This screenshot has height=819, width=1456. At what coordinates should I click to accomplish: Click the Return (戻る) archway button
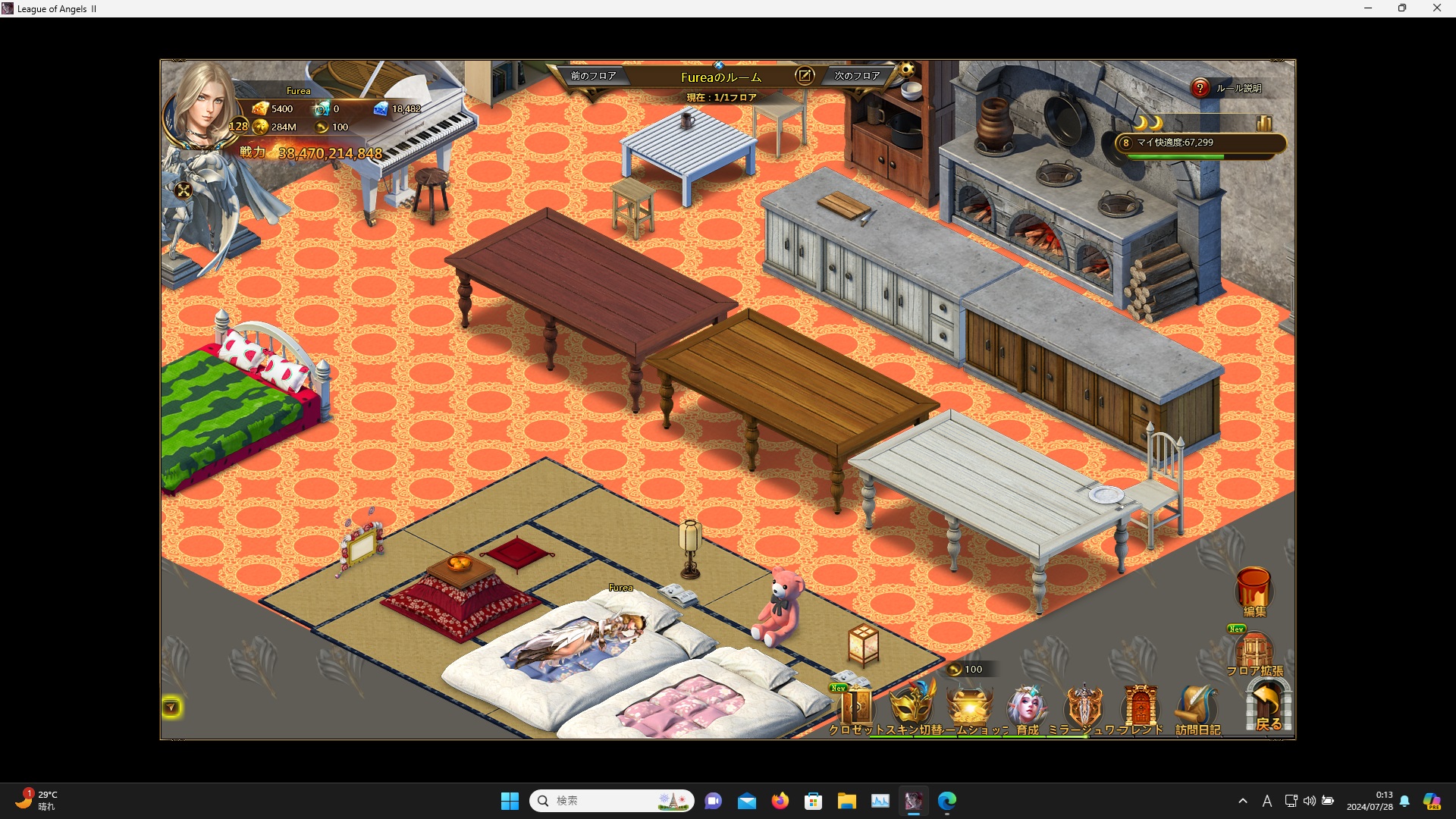coord(1268,705)
